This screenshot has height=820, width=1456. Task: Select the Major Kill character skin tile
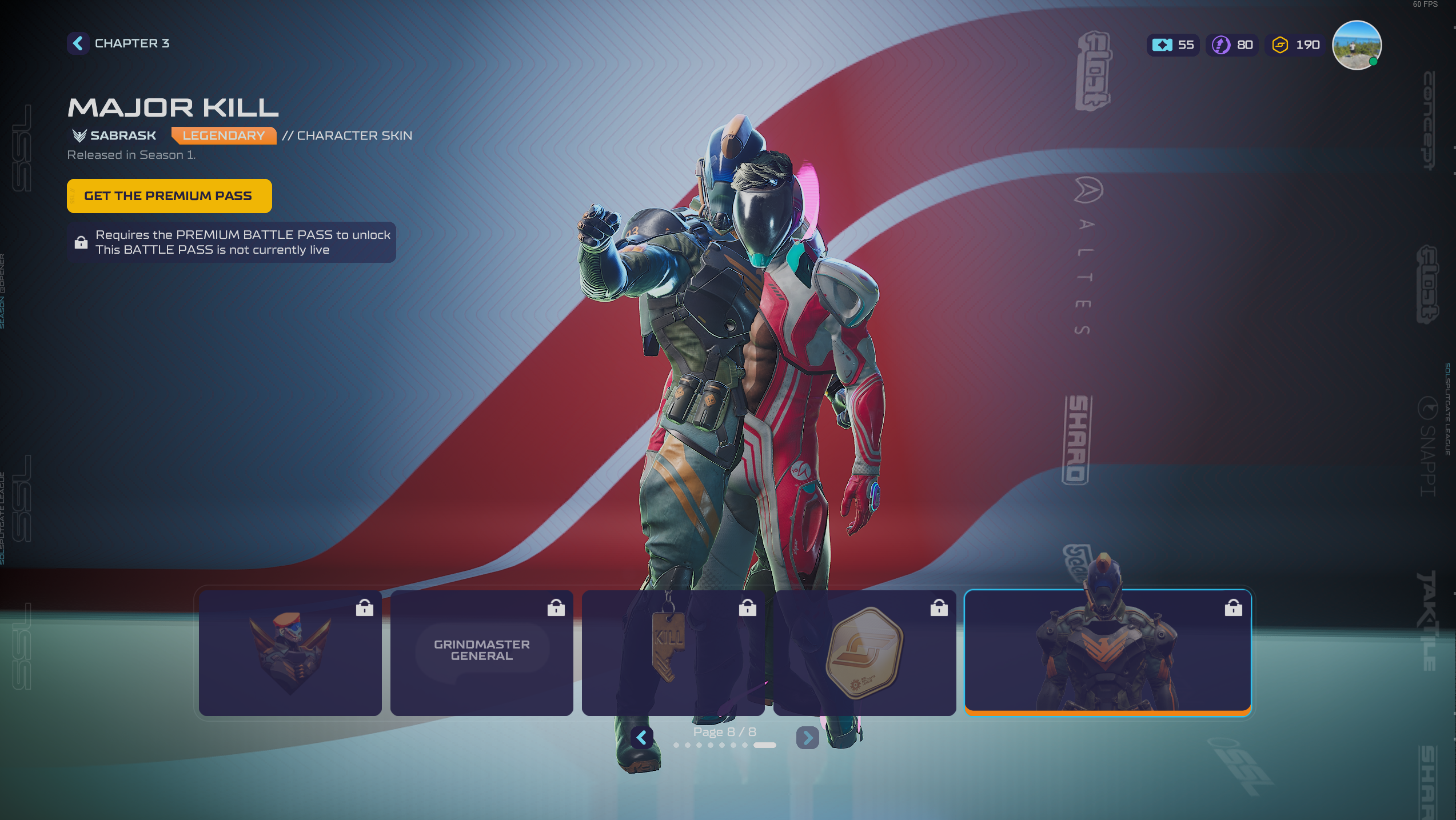click(1107, 653)
